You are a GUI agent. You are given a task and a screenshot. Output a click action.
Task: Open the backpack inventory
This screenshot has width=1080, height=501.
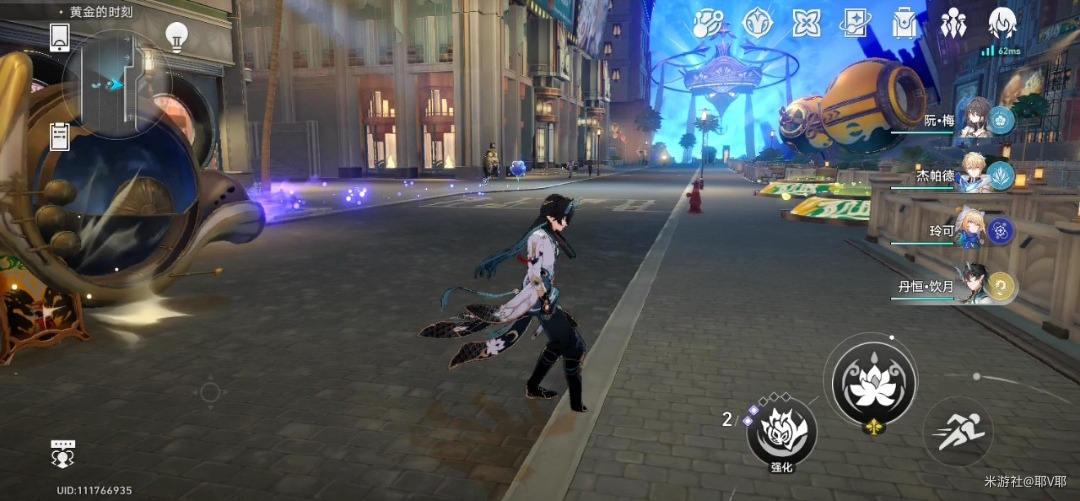coord(905,21)
